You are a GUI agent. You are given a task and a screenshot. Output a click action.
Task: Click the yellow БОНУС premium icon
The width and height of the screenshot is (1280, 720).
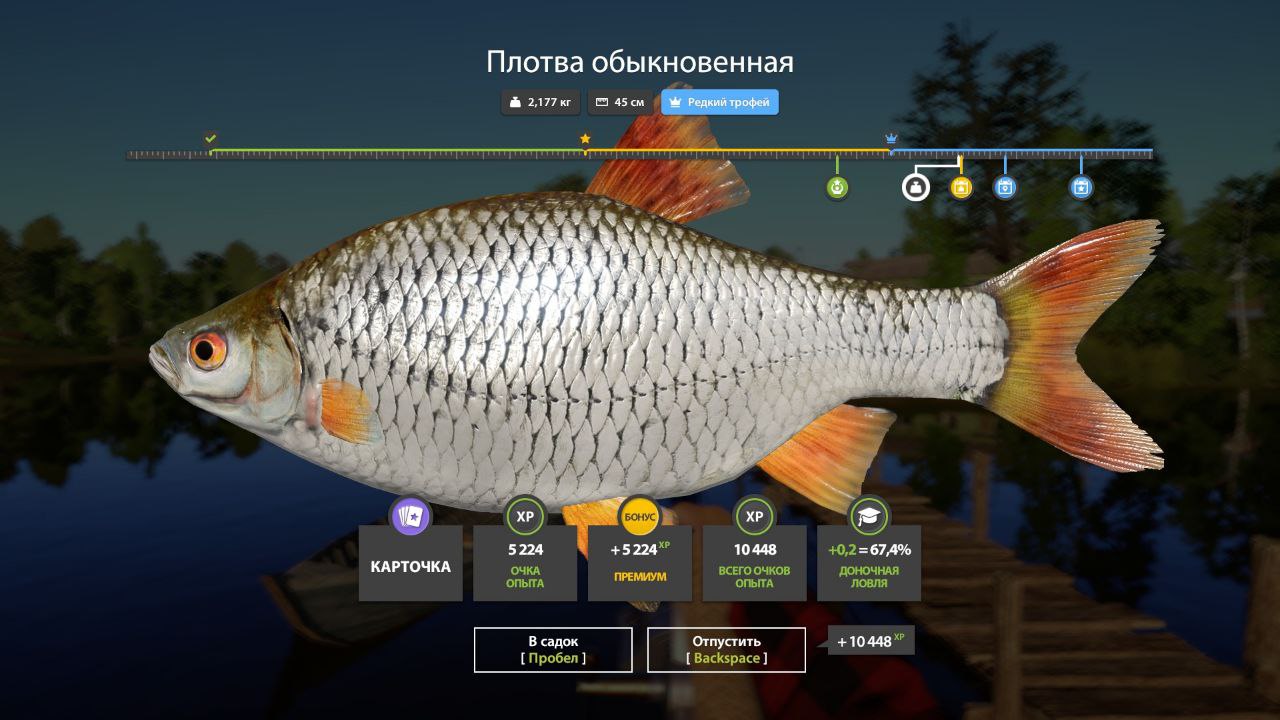(x=639, y=517)
